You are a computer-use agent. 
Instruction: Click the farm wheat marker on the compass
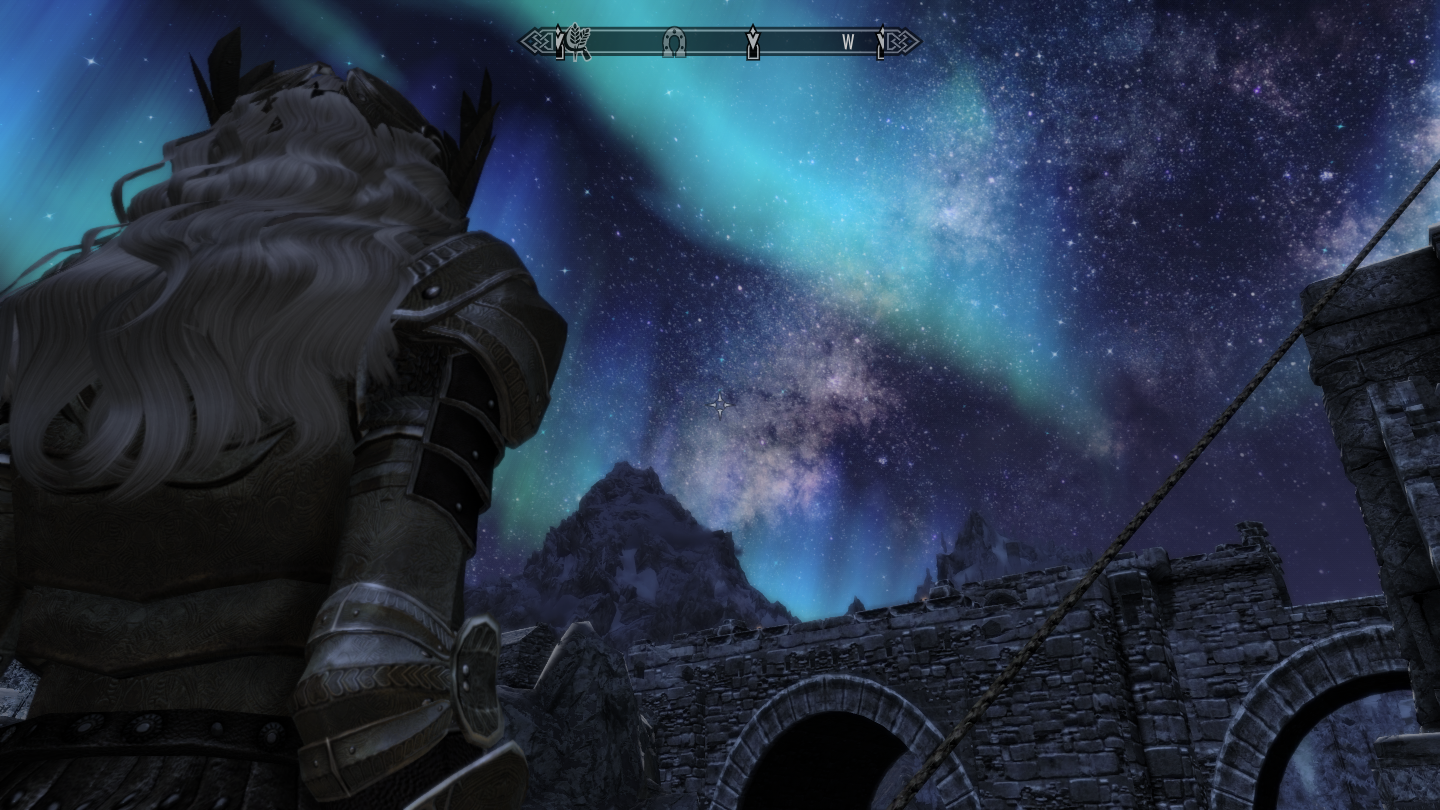pos(579,41)
